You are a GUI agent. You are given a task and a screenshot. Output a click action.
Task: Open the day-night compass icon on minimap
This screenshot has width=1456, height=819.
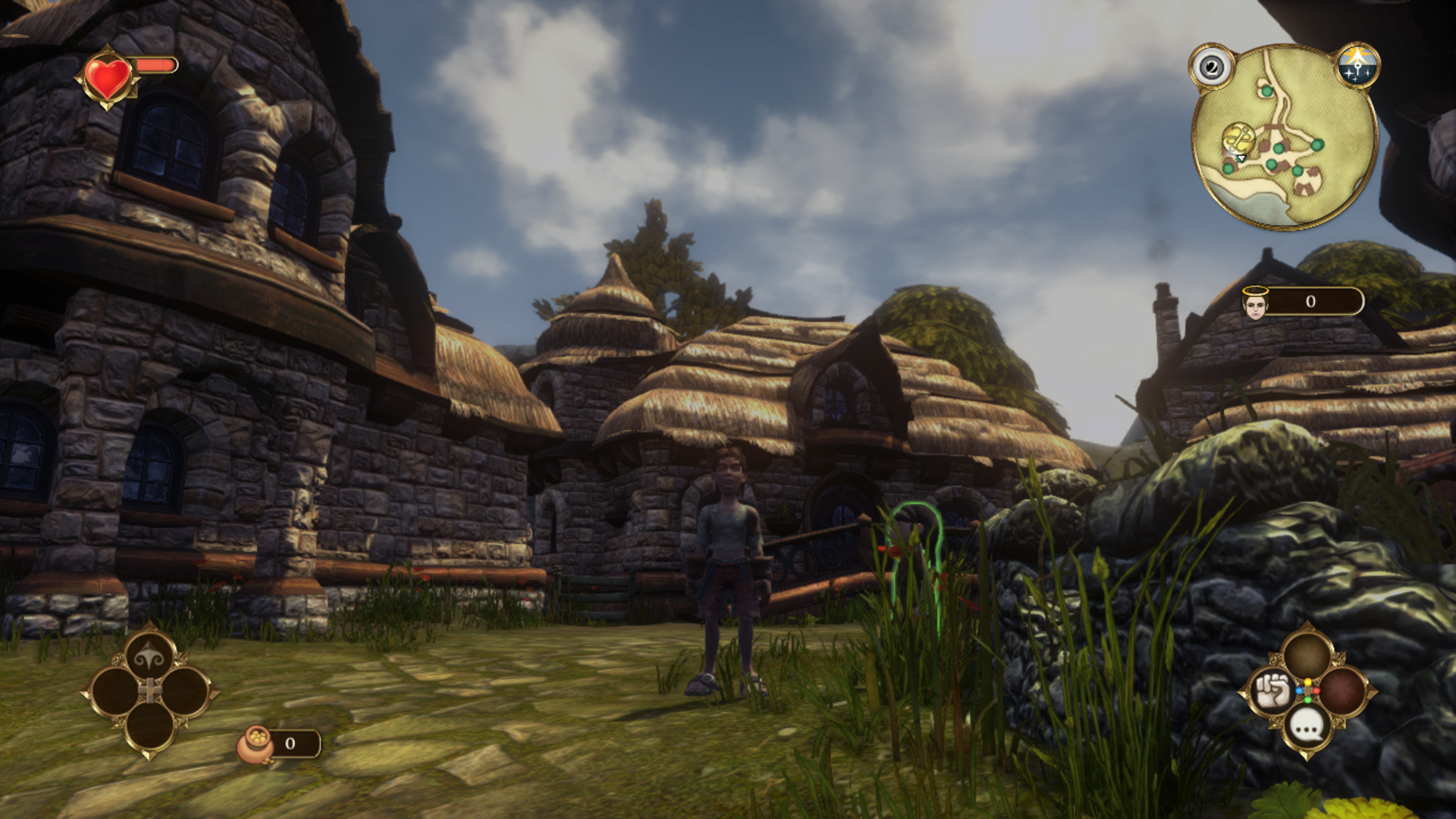pos(1357,66)
